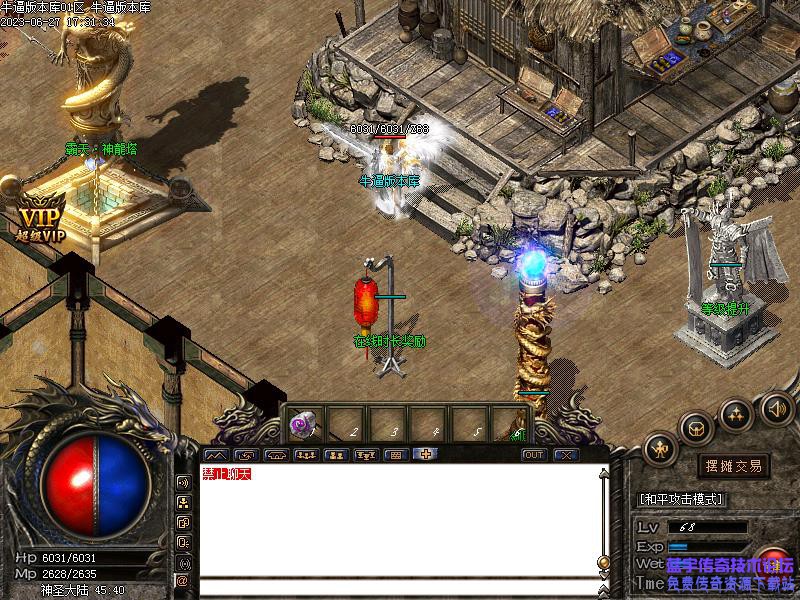Open the mountain-shaped map button above chat
This screenshot has height=600, width=800.
pos(215,455)
